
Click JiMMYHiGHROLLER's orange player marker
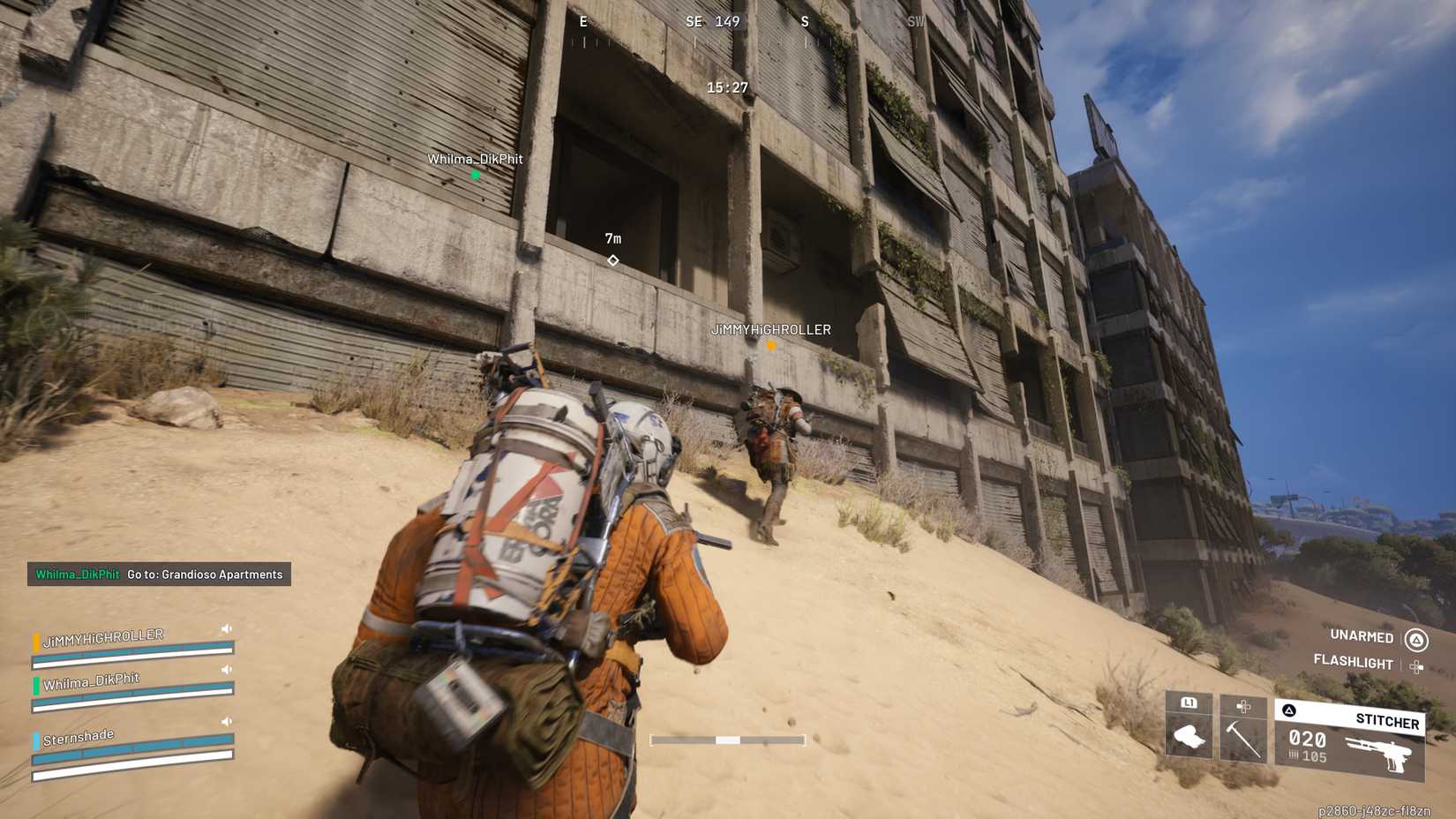click(x=770, y=346)
